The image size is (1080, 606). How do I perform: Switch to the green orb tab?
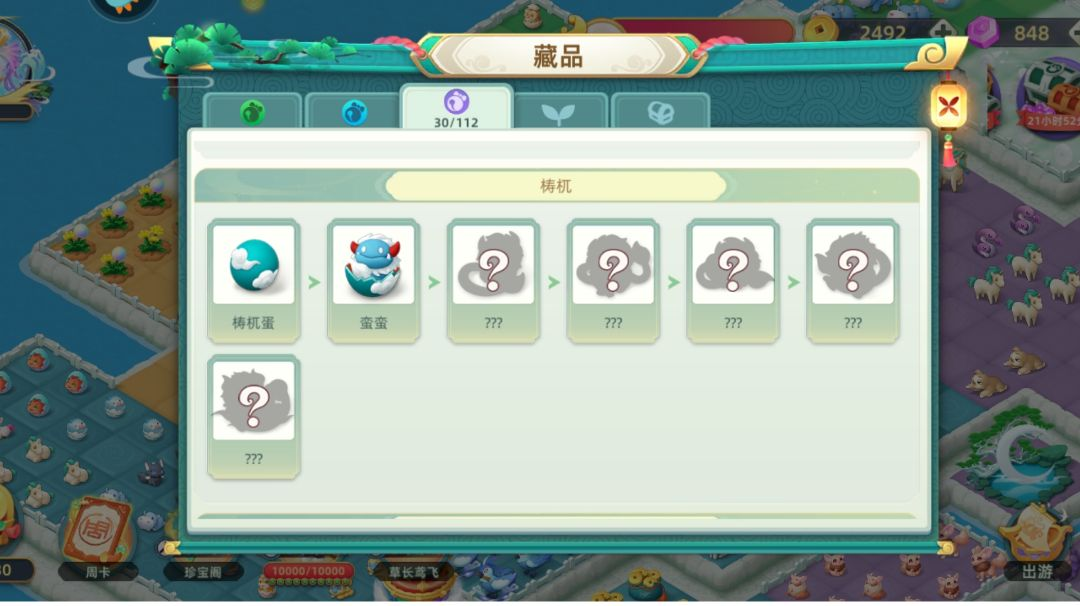252,112
